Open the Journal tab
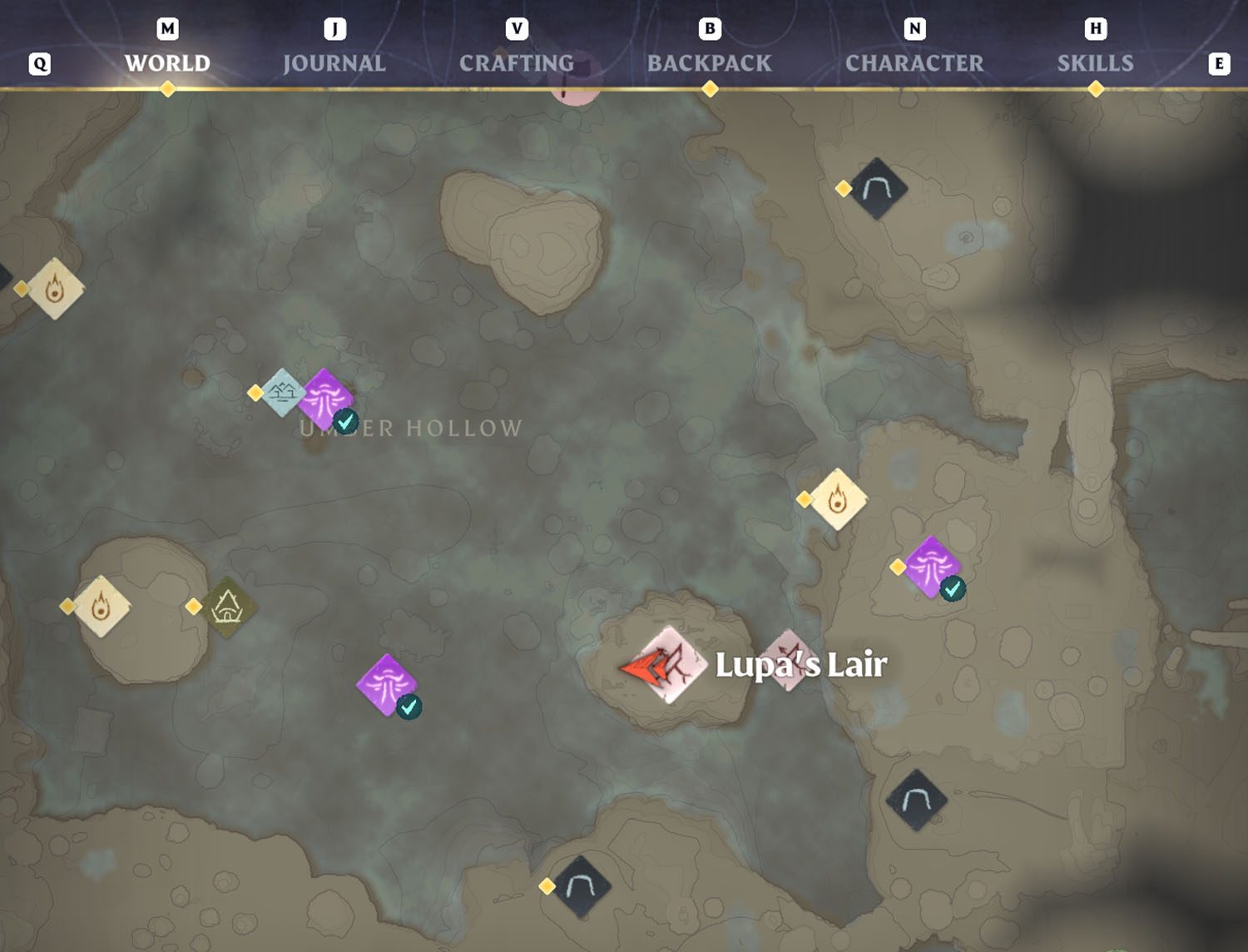 (x=334, y=63)
